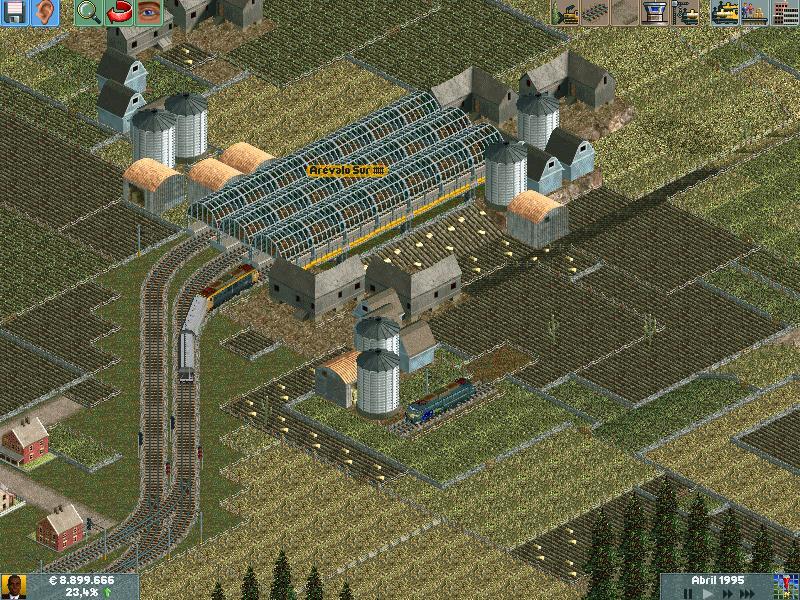Open the eye icon view options
Image resolution: width=800 pixels, height=600 pixels.
149,13
